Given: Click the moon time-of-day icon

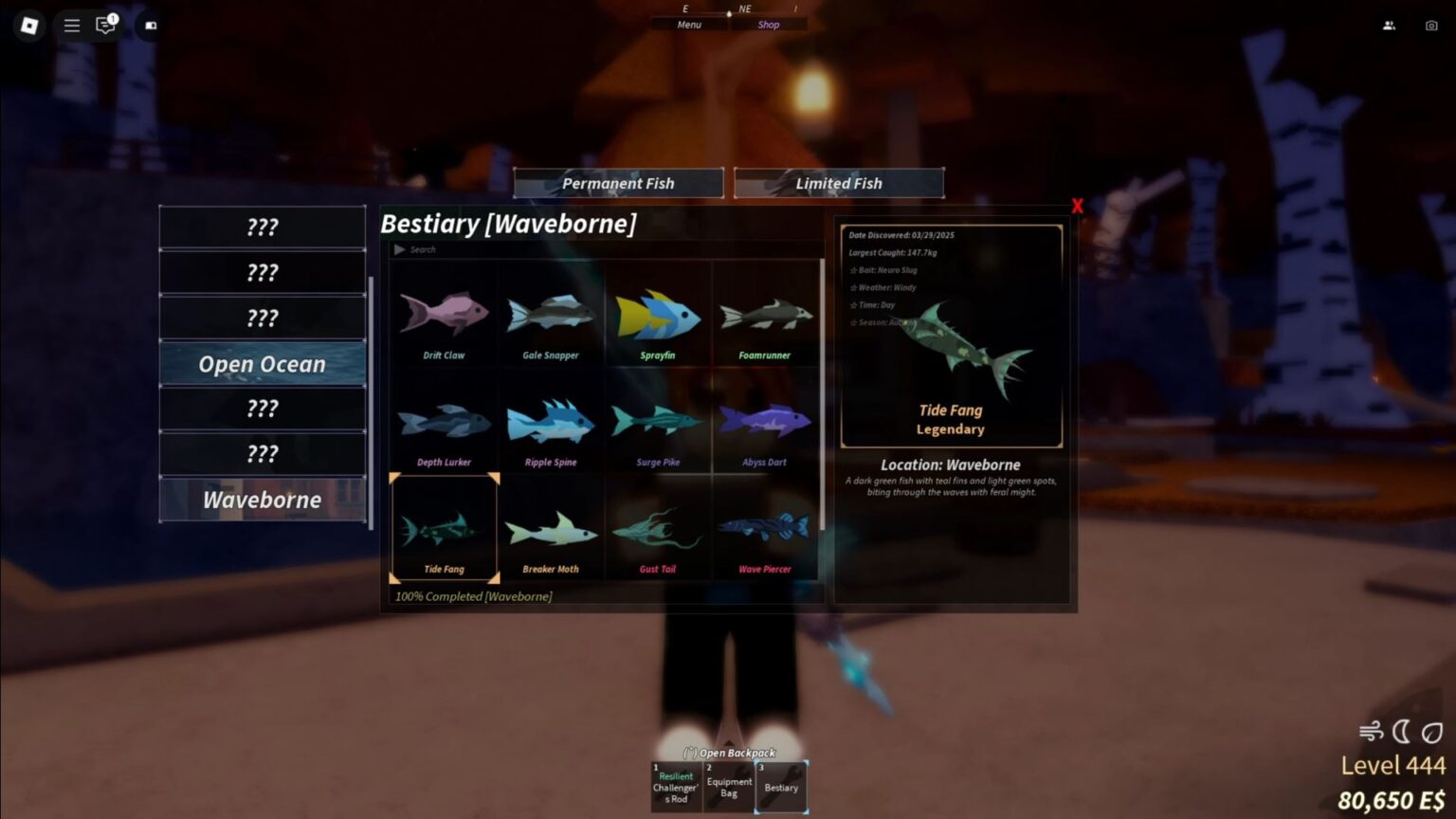Looking at the screenshot, I should [x=1400, y=730].
